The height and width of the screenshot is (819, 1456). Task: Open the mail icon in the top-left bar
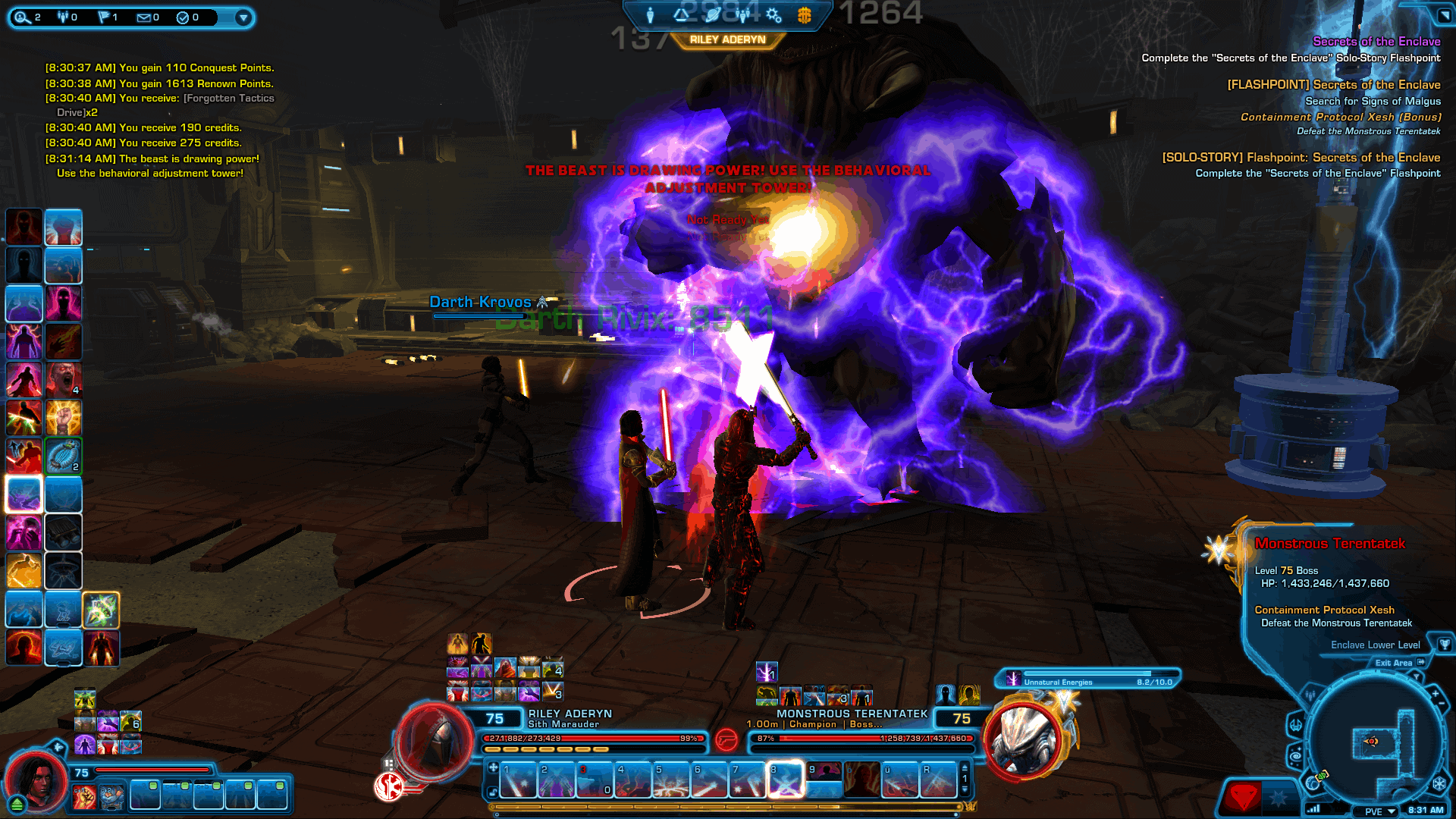tap(144, 17)
